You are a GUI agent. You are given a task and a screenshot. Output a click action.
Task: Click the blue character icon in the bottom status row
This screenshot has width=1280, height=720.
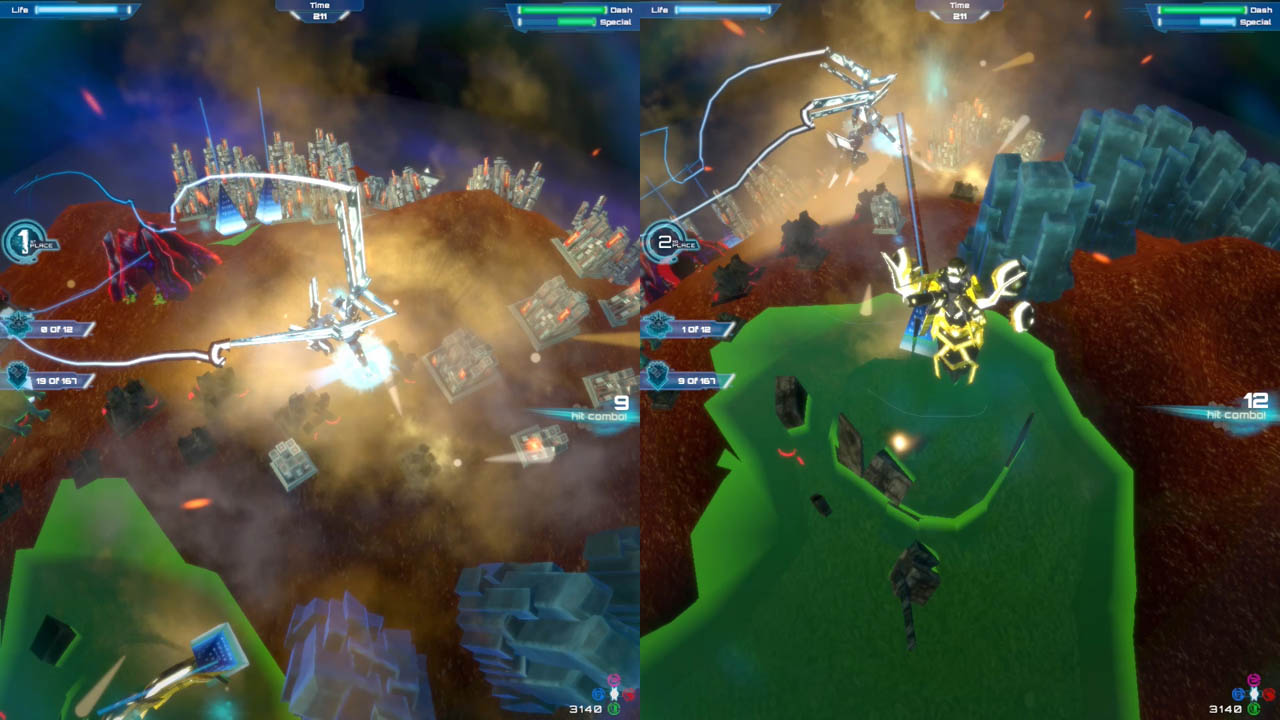(x=598, y=694)
